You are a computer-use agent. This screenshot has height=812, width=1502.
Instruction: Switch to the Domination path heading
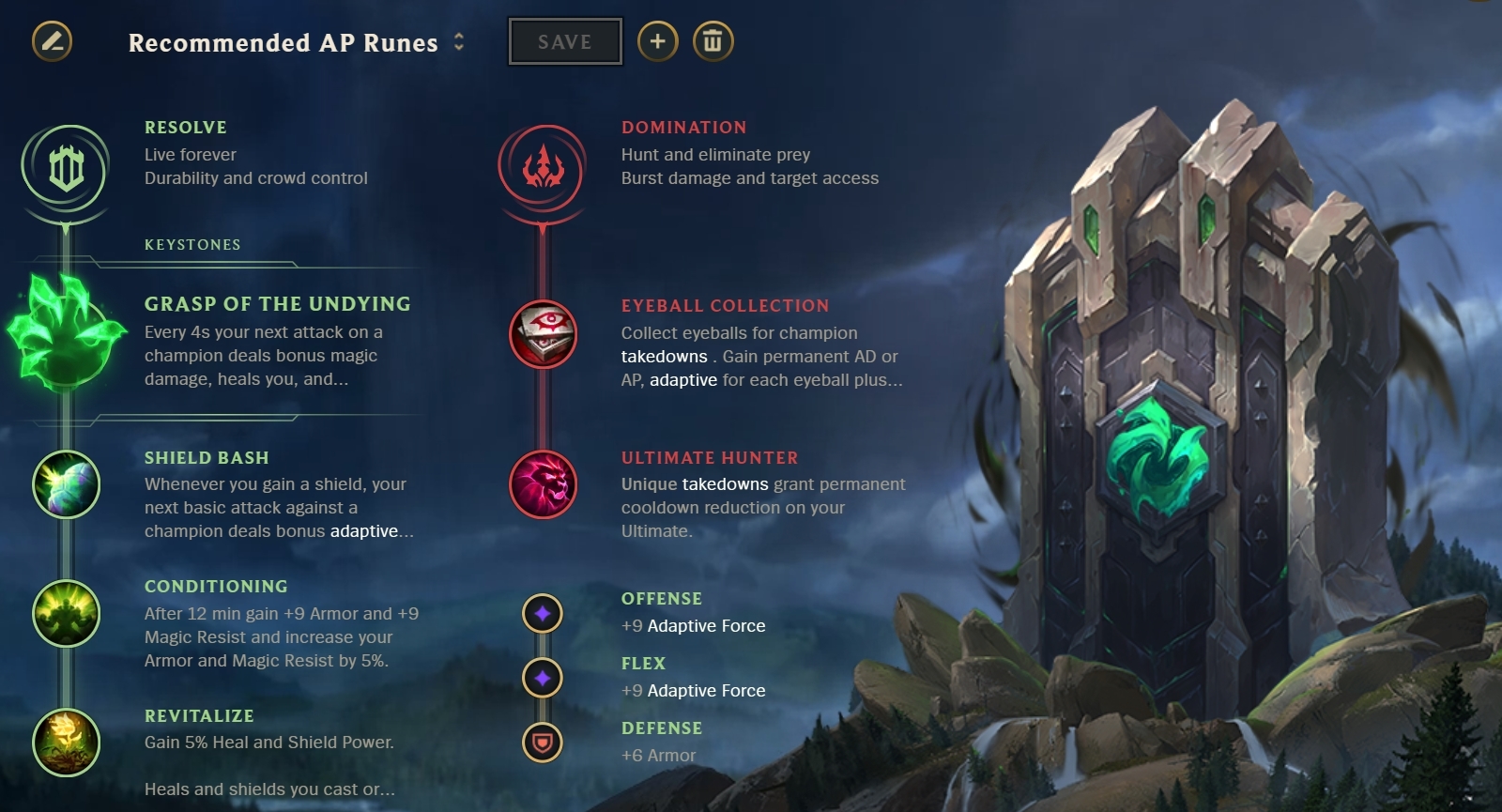[x=684, y=127]
